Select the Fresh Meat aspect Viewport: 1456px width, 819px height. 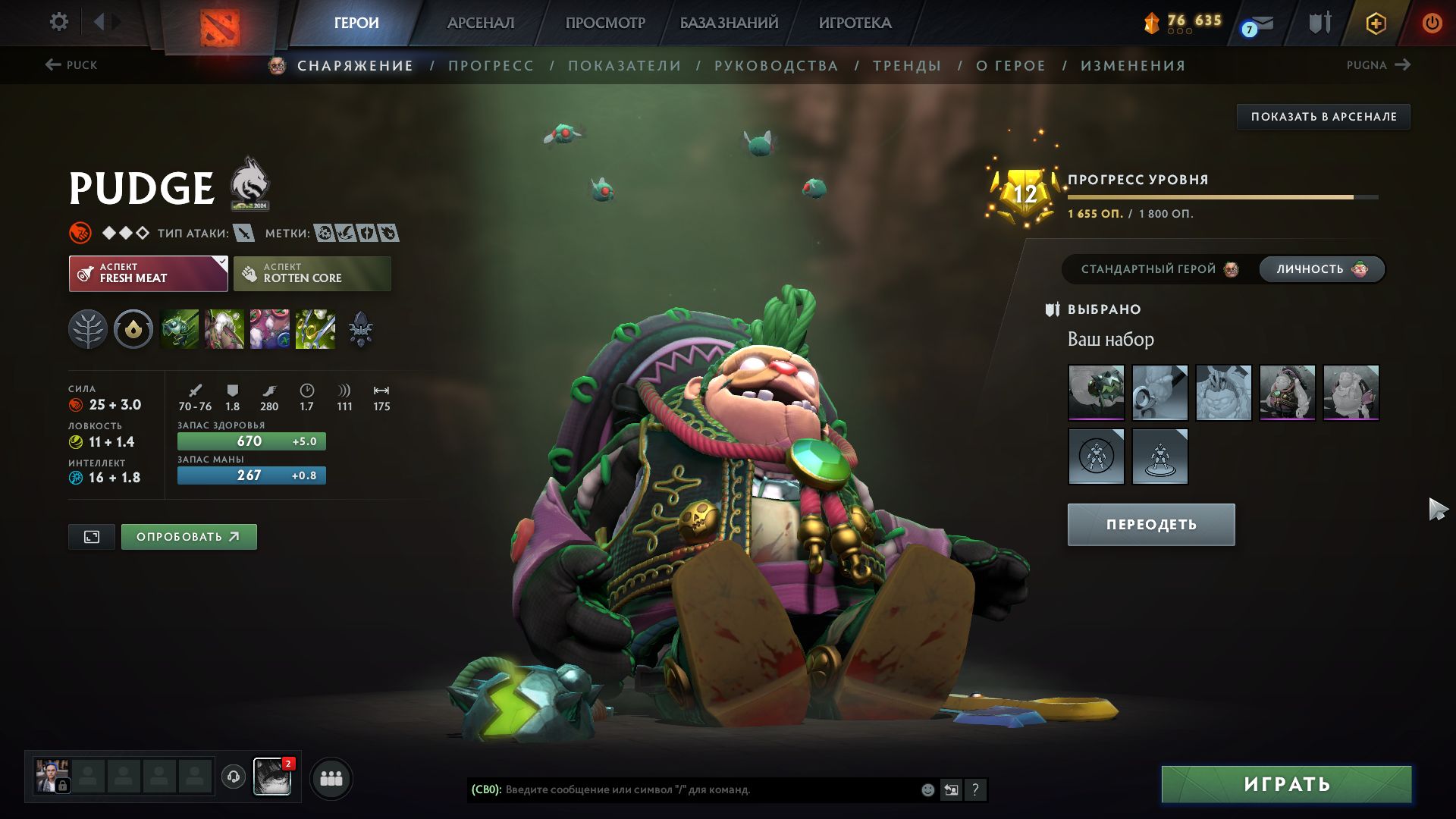tap(148, 274)
